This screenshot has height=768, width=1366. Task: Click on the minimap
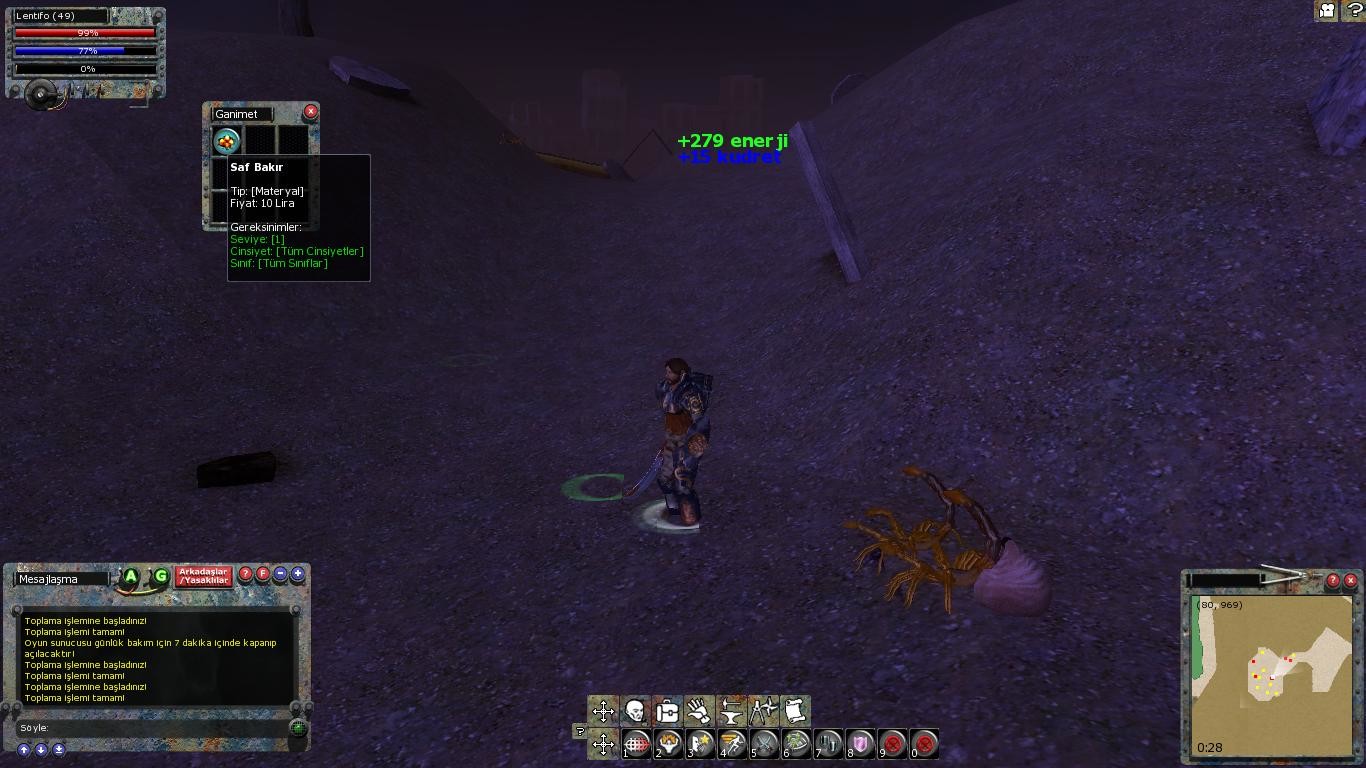[x=1271, y=675]
